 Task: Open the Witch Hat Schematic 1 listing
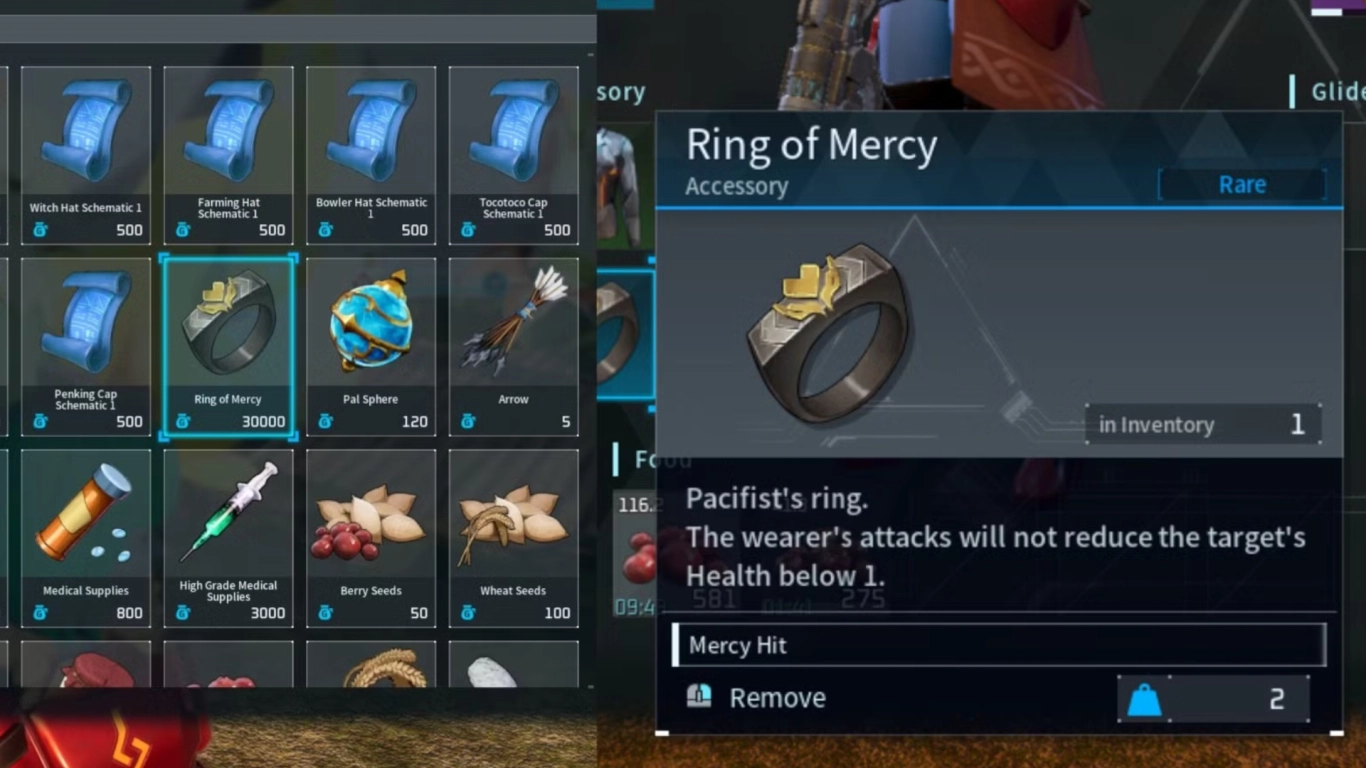pyautogui.click(x=86, y=148)
